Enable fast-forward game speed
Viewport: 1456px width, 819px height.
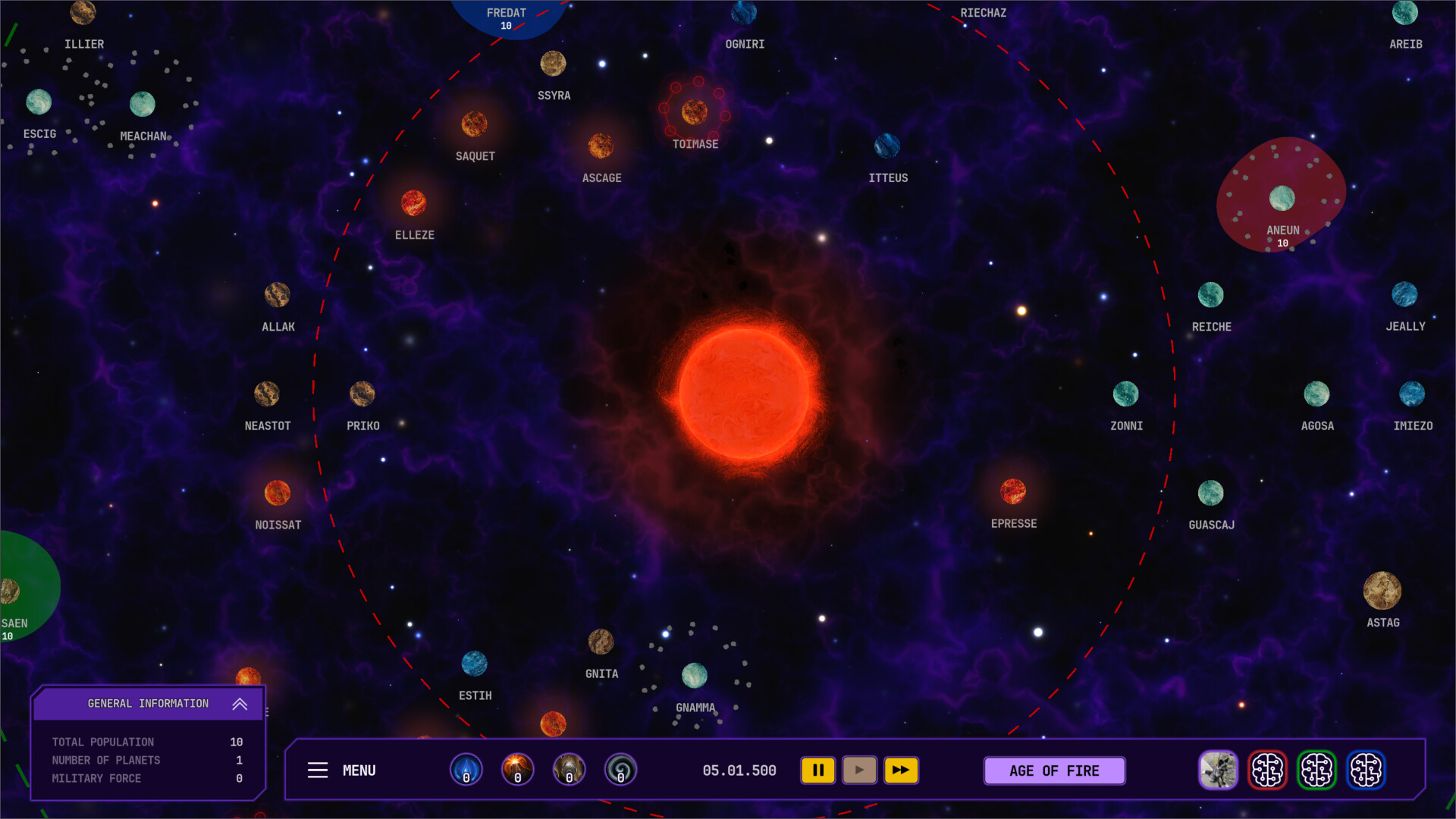(902, 770)
